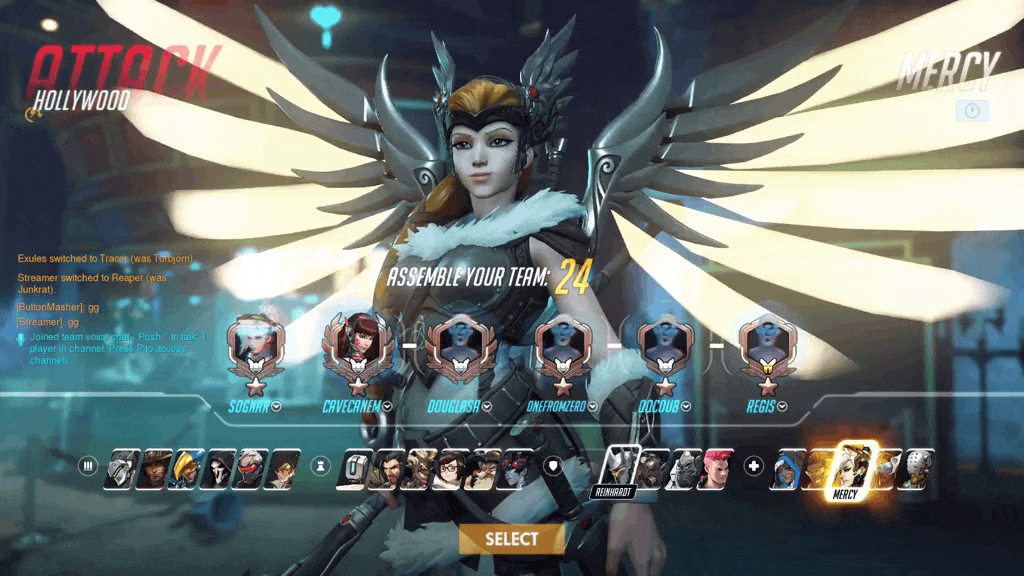Choose Soldier: 76 portrait
Viewport: 1024px width, 576px height.
(251, 468)
